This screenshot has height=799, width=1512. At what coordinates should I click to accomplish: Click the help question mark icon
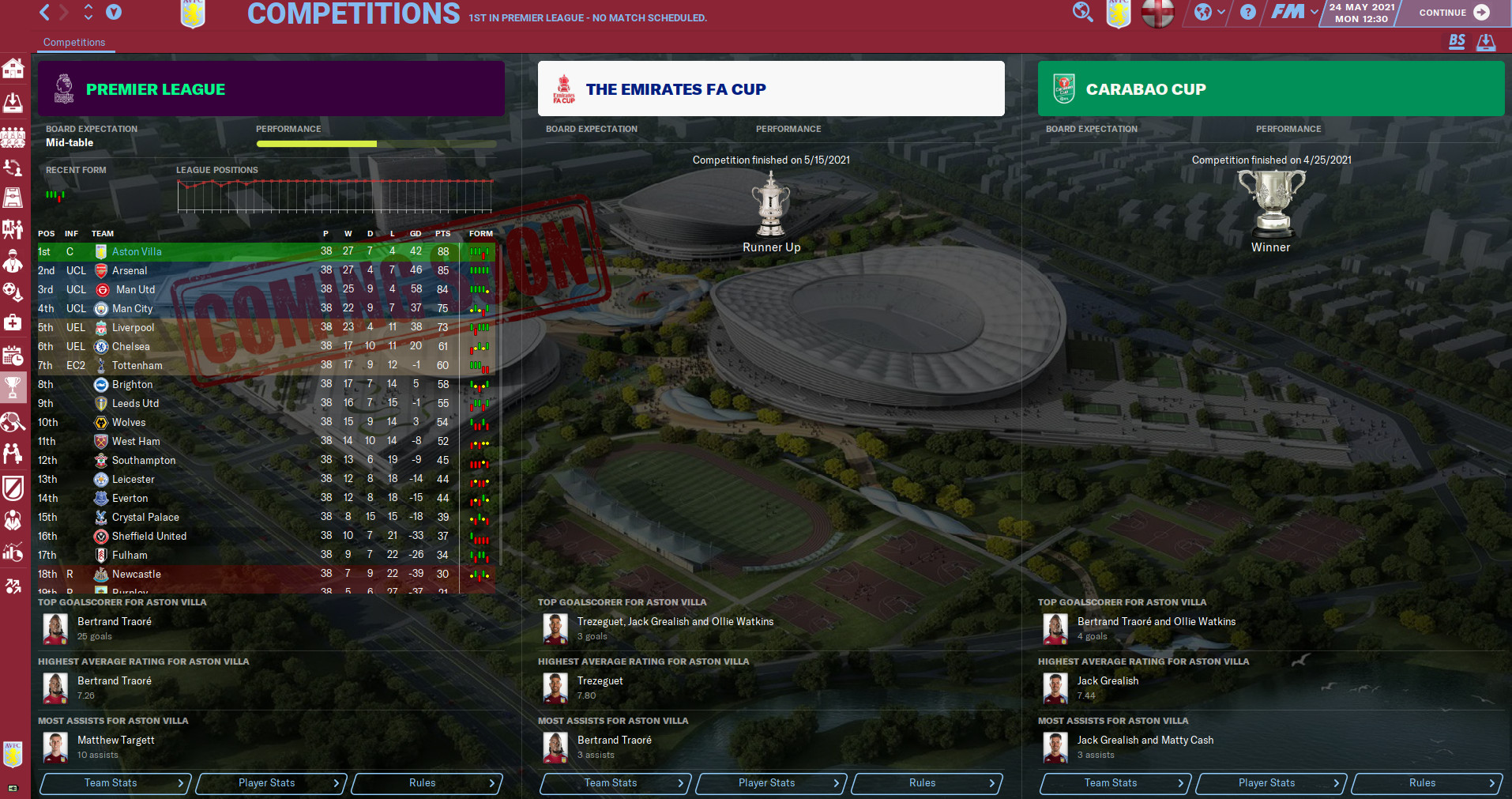click(x=1248, y=12)
